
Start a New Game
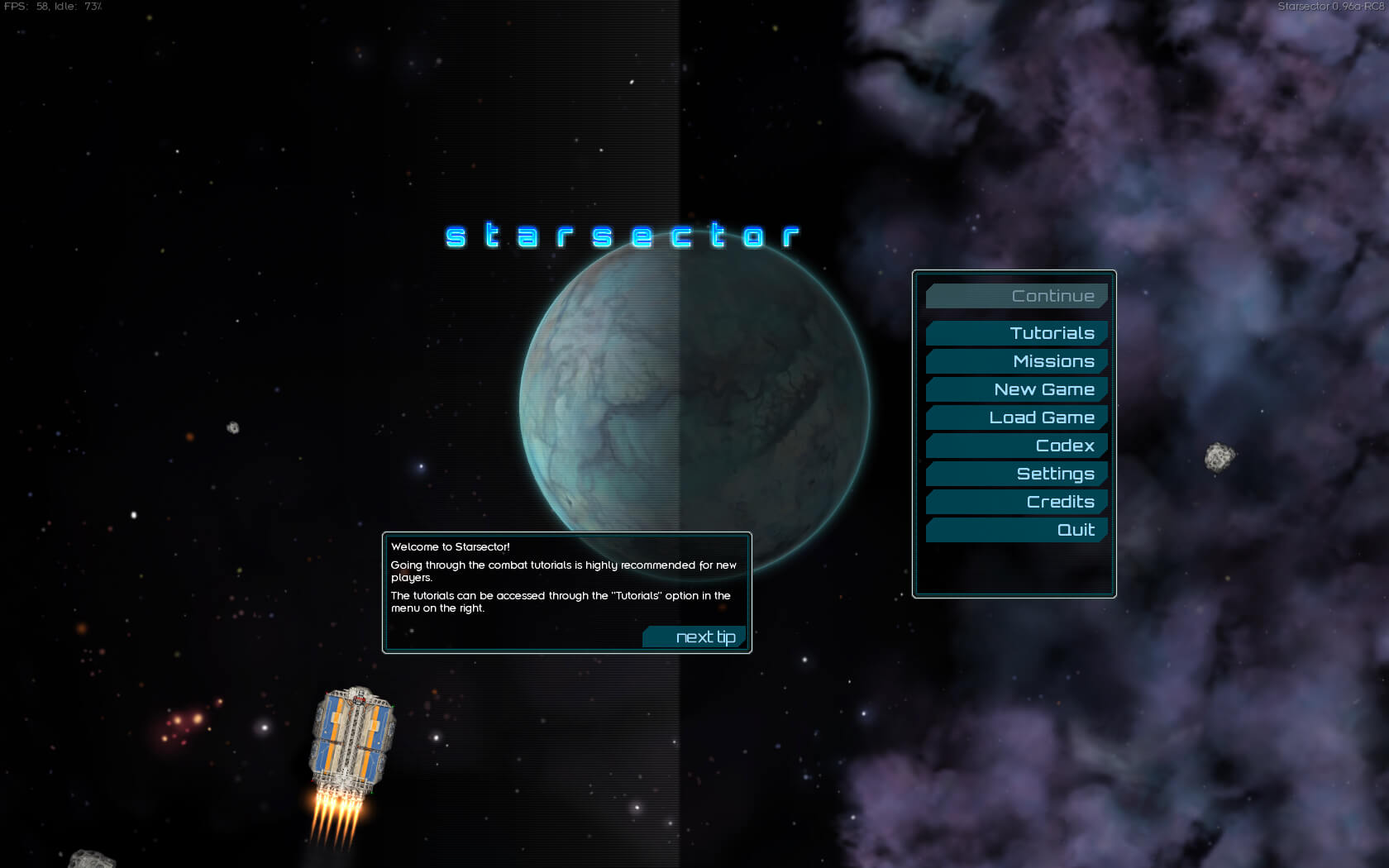coord(1017,389)
